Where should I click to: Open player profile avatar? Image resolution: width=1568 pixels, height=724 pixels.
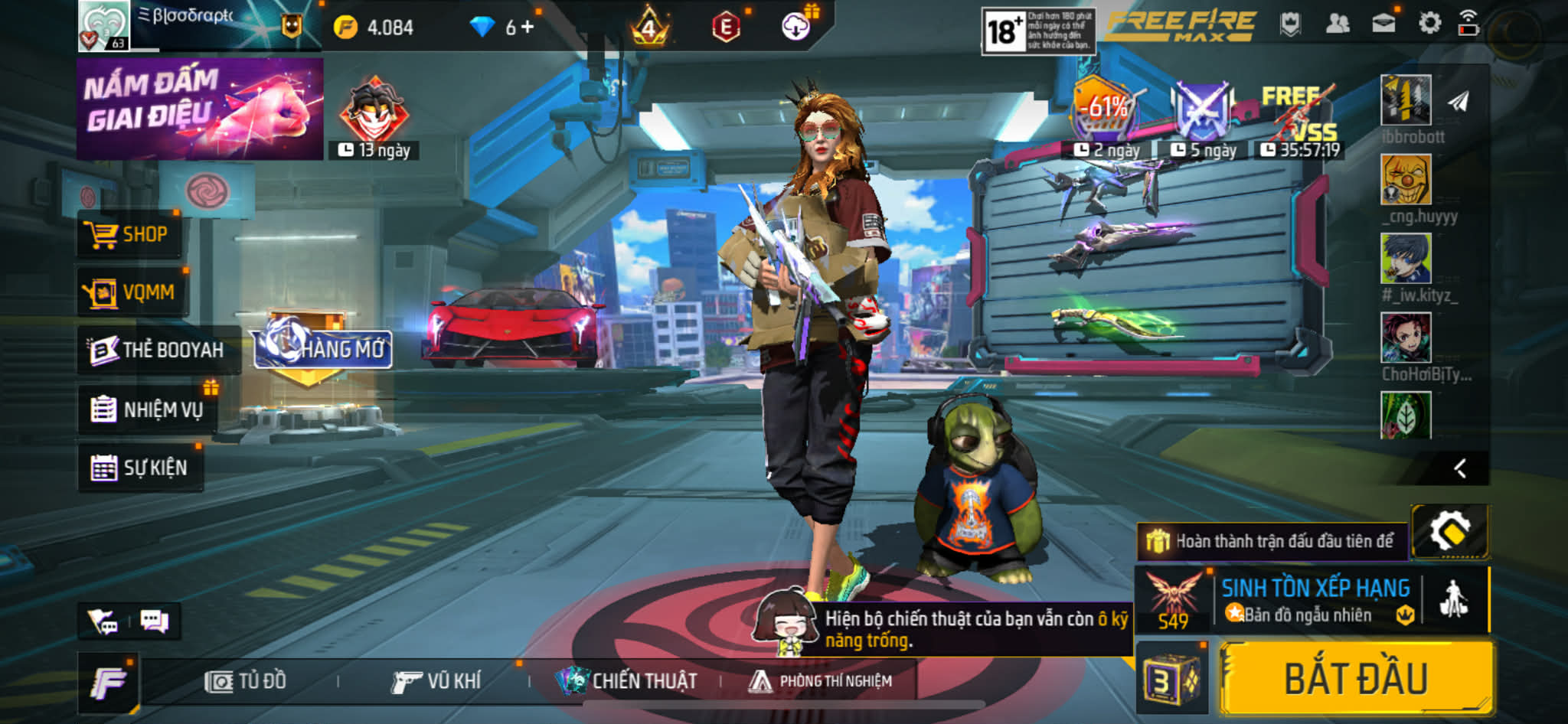pyautogui.click(x=103, y=26)
